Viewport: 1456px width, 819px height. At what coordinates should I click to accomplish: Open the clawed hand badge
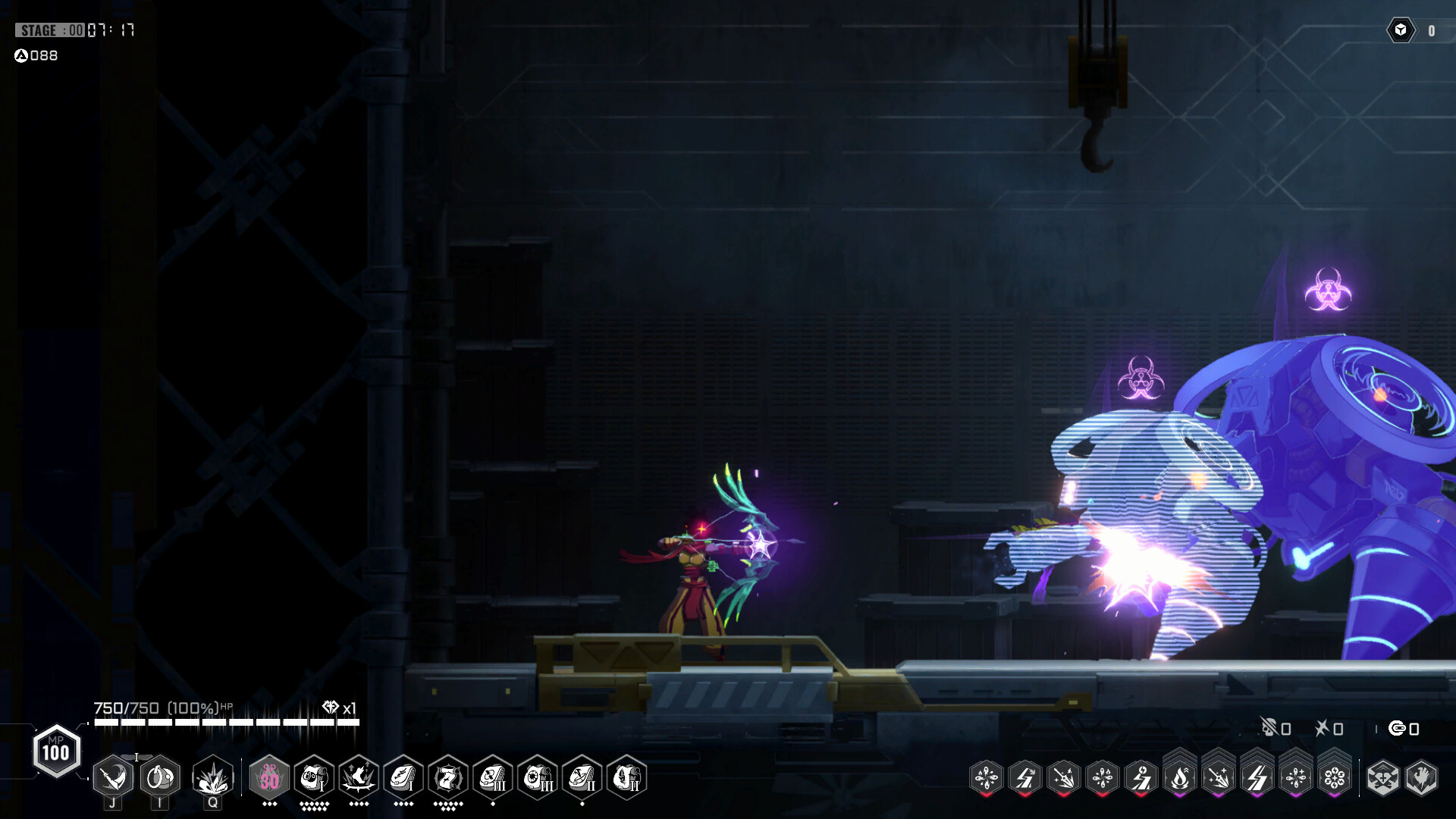[x=1422, y=777]
